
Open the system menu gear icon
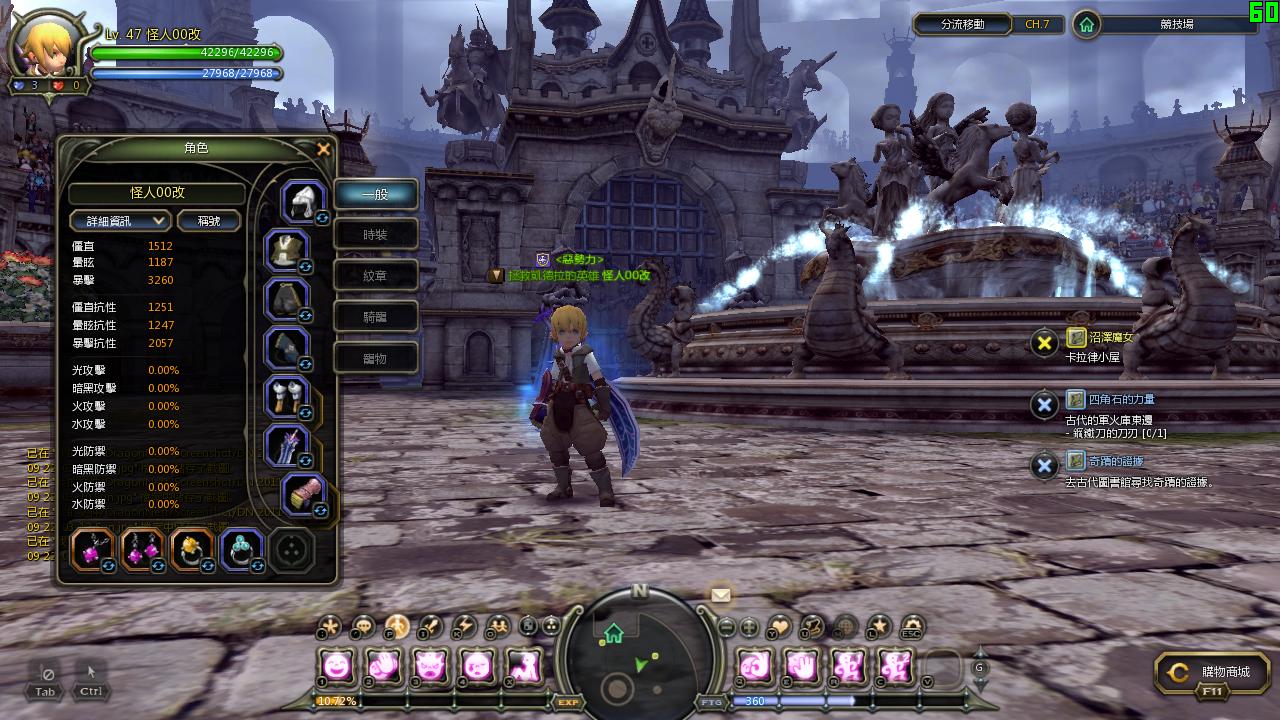coord(912,627)
